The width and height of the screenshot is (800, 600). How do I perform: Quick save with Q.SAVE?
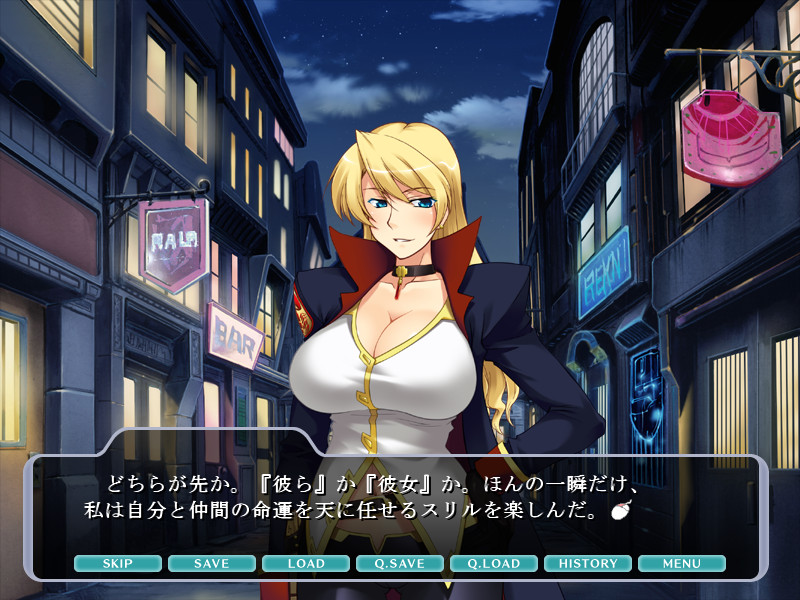[x=400, y=564]
